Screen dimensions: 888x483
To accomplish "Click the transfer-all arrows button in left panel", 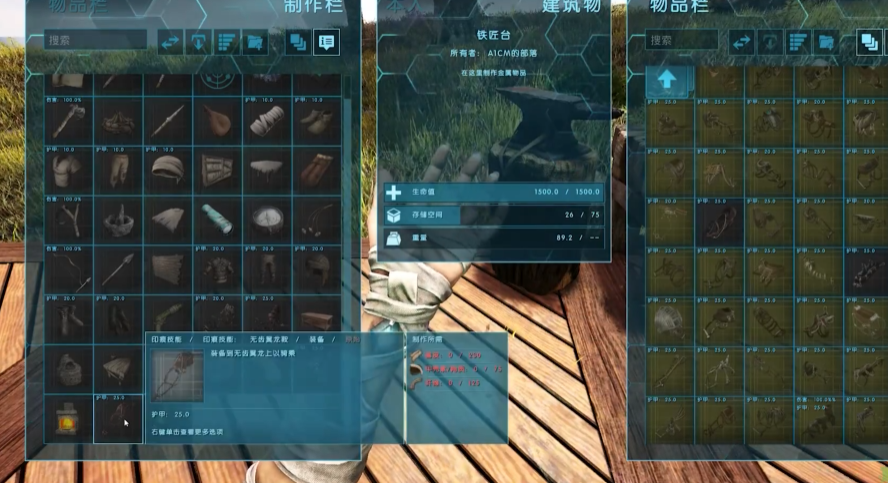I will point(170,42).
